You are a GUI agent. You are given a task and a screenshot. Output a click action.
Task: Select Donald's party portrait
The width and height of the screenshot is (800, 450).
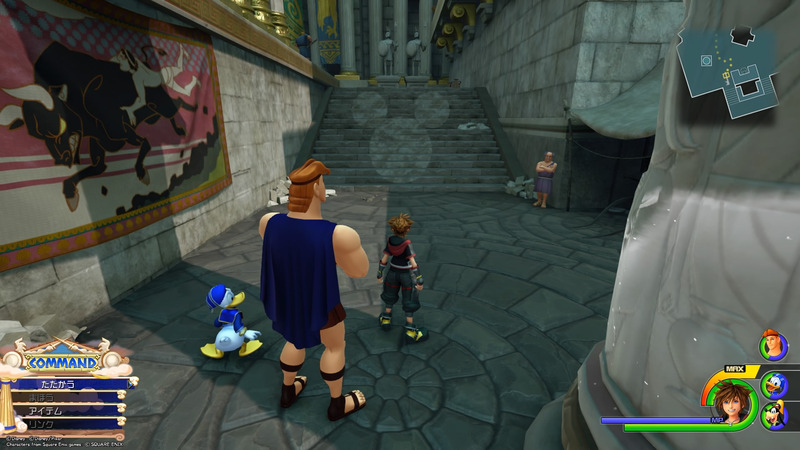coord(773,383)
